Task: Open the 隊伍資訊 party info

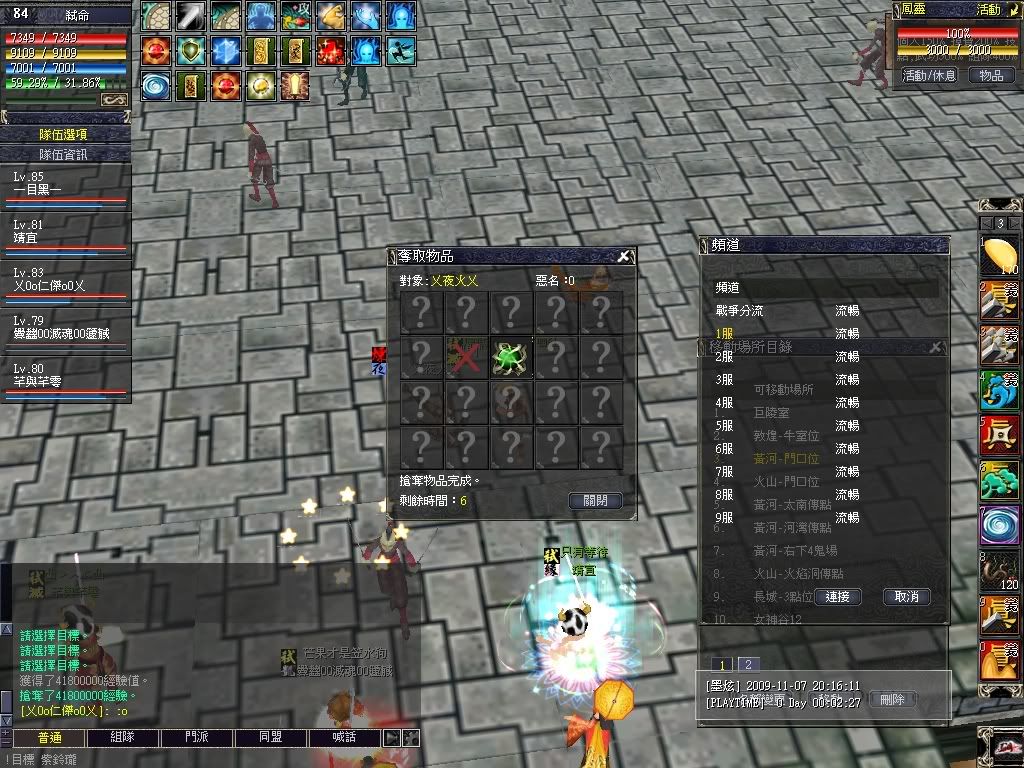Action: point(64,154)
